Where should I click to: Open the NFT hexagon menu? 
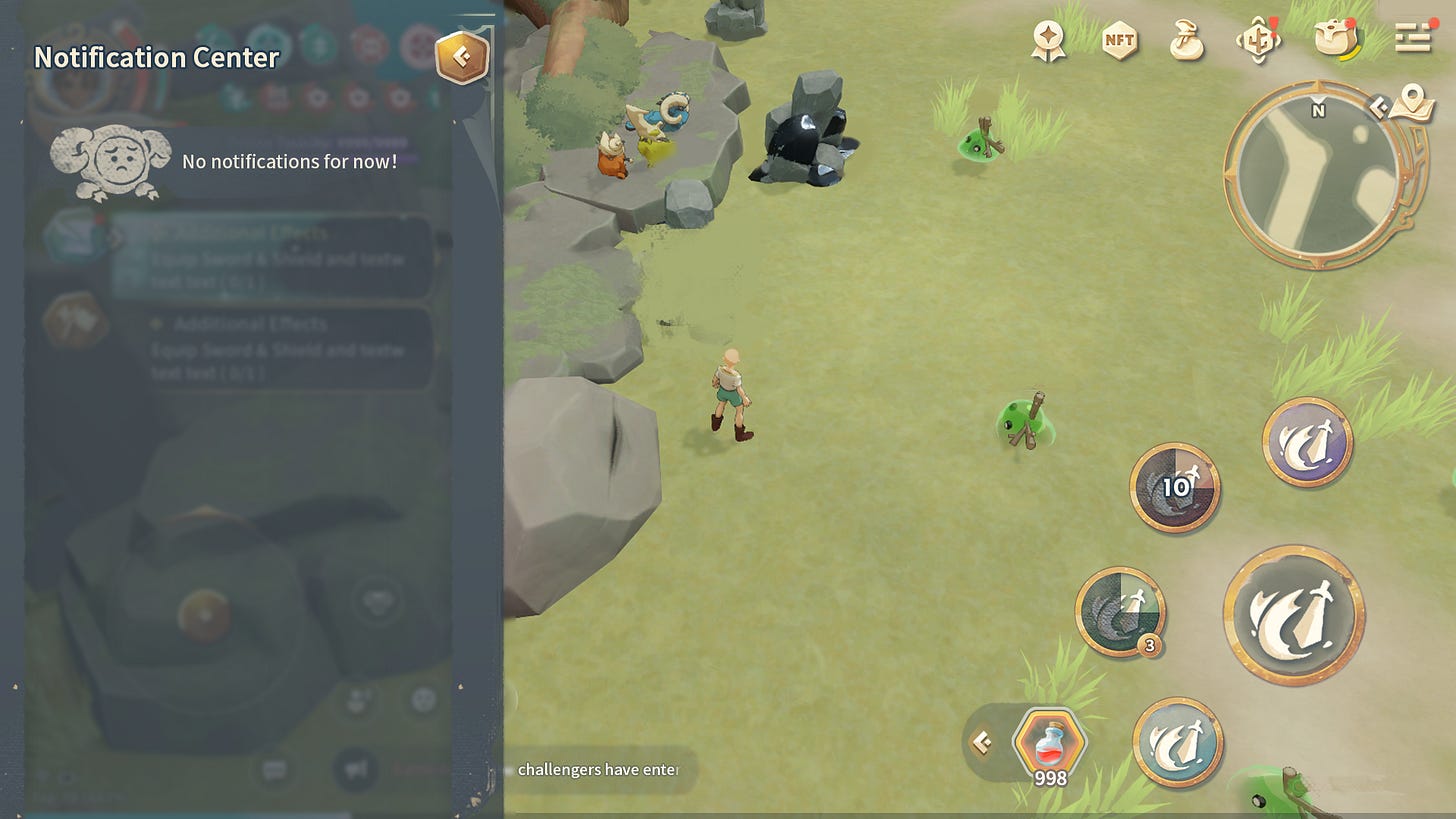1119,41
